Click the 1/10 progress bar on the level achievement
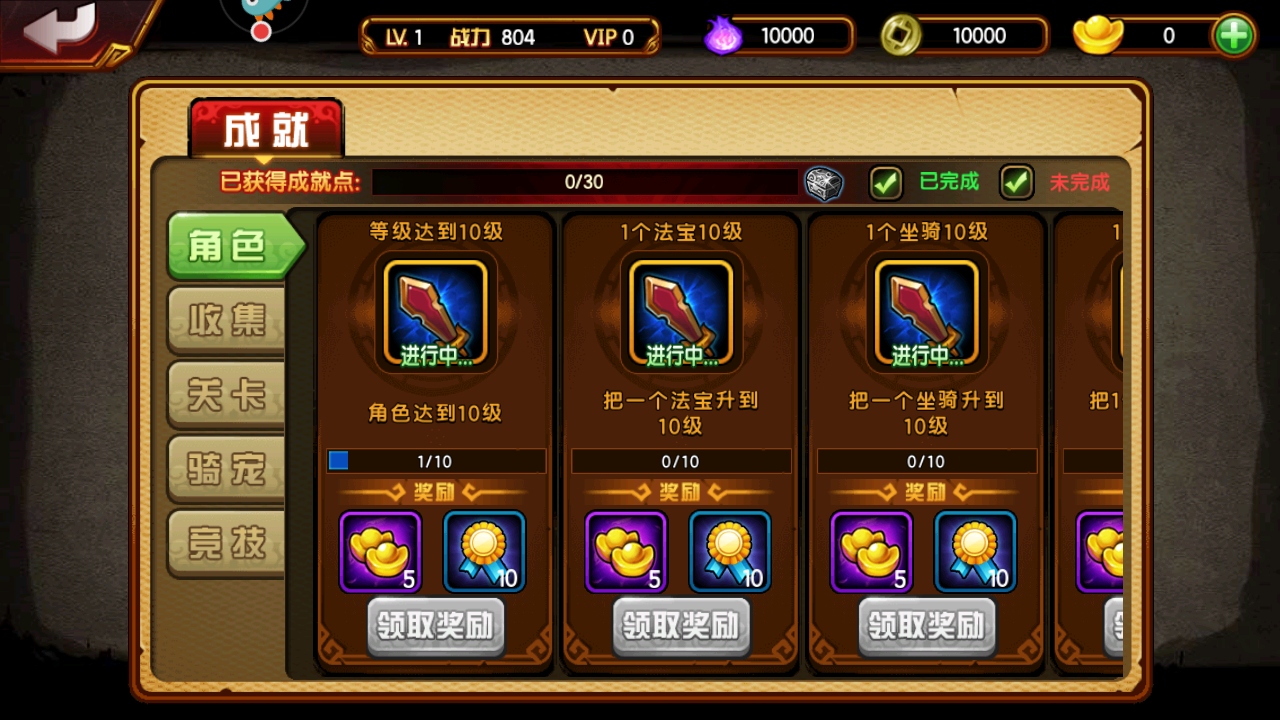The image size is (1280, 720). 435,461
